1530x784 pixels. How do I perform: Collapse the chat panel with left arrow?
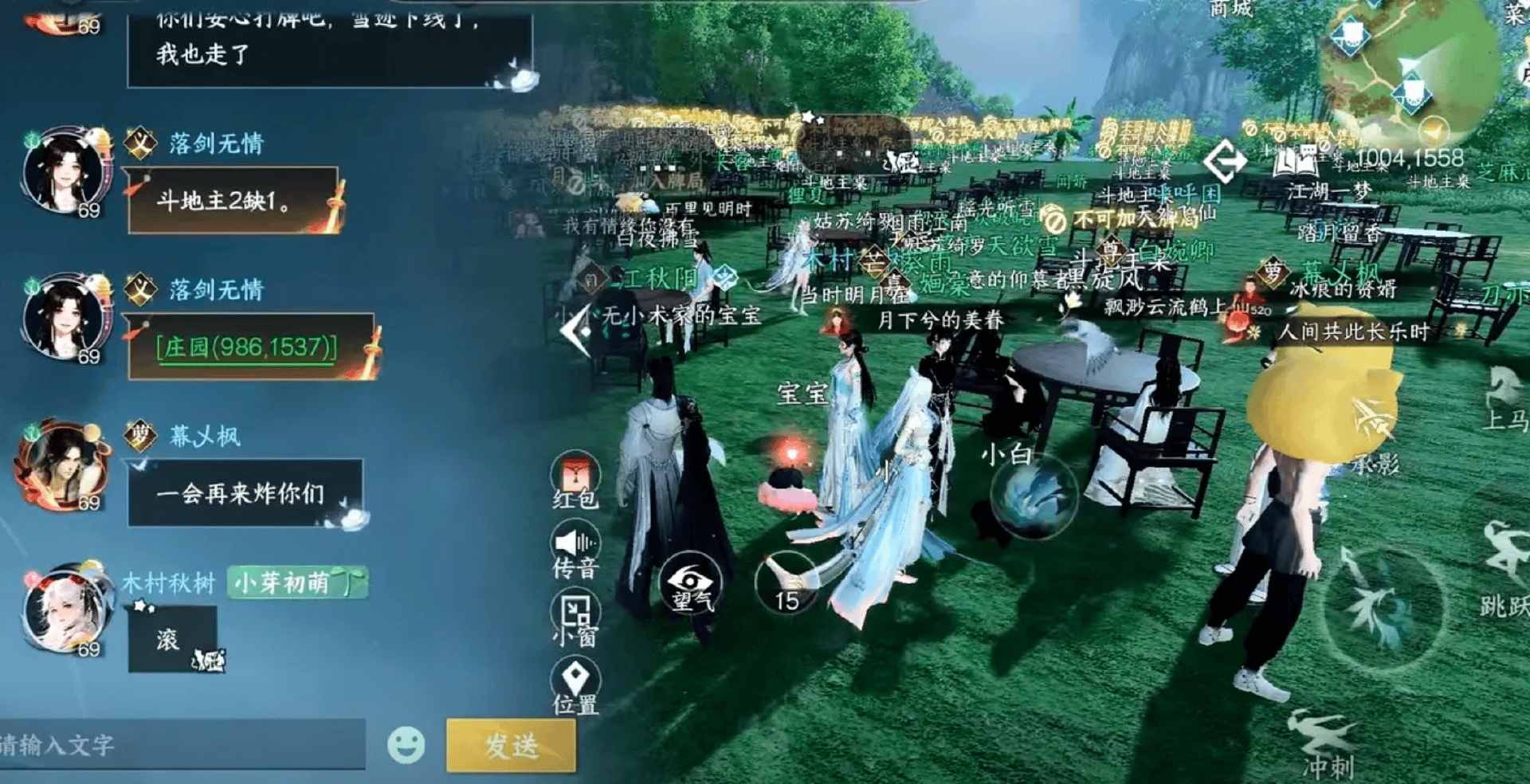pyautogui.click(x=575, y=330)
